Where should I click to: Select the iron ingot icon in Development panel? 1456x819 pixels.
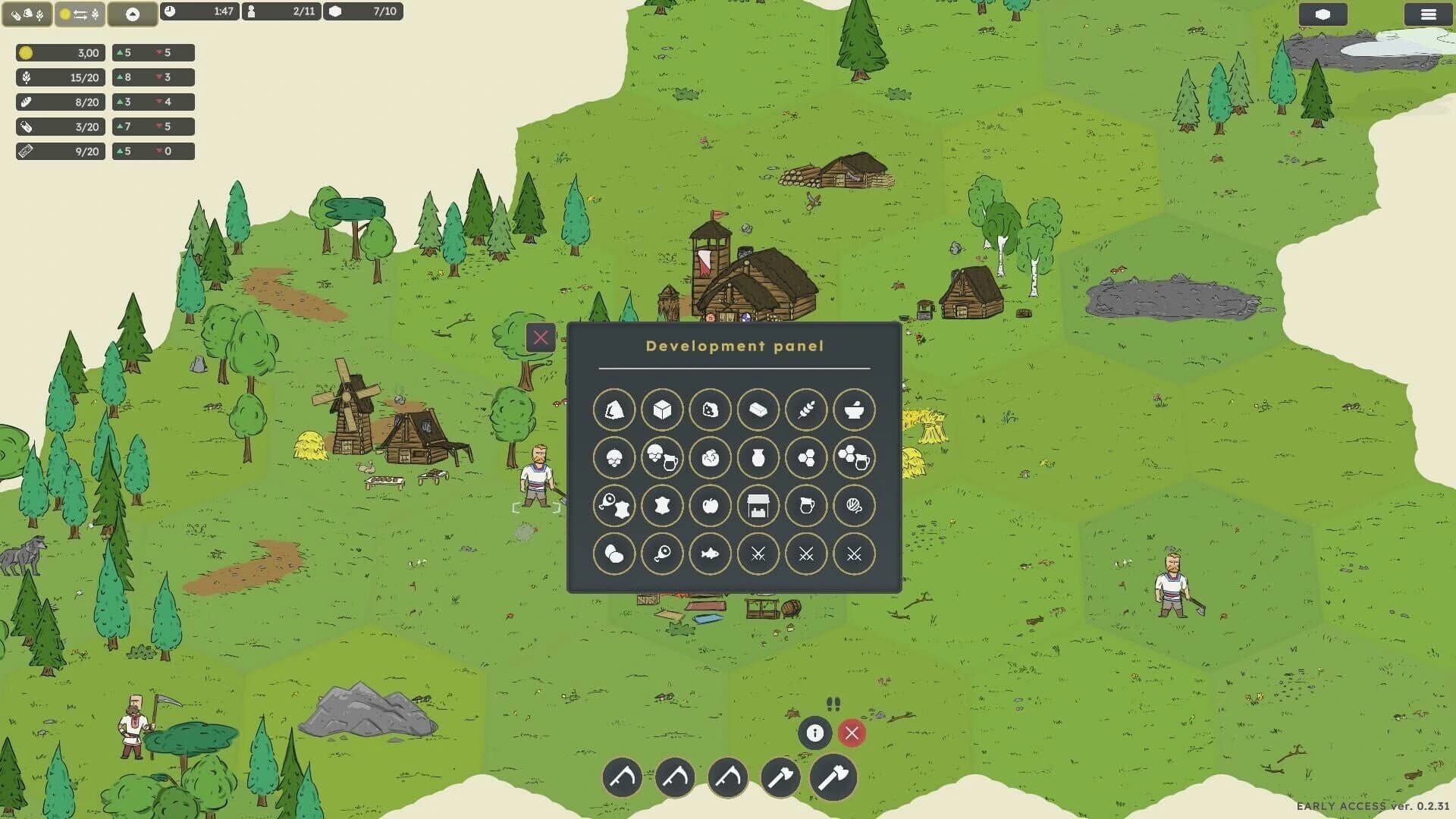click(758, 409)
